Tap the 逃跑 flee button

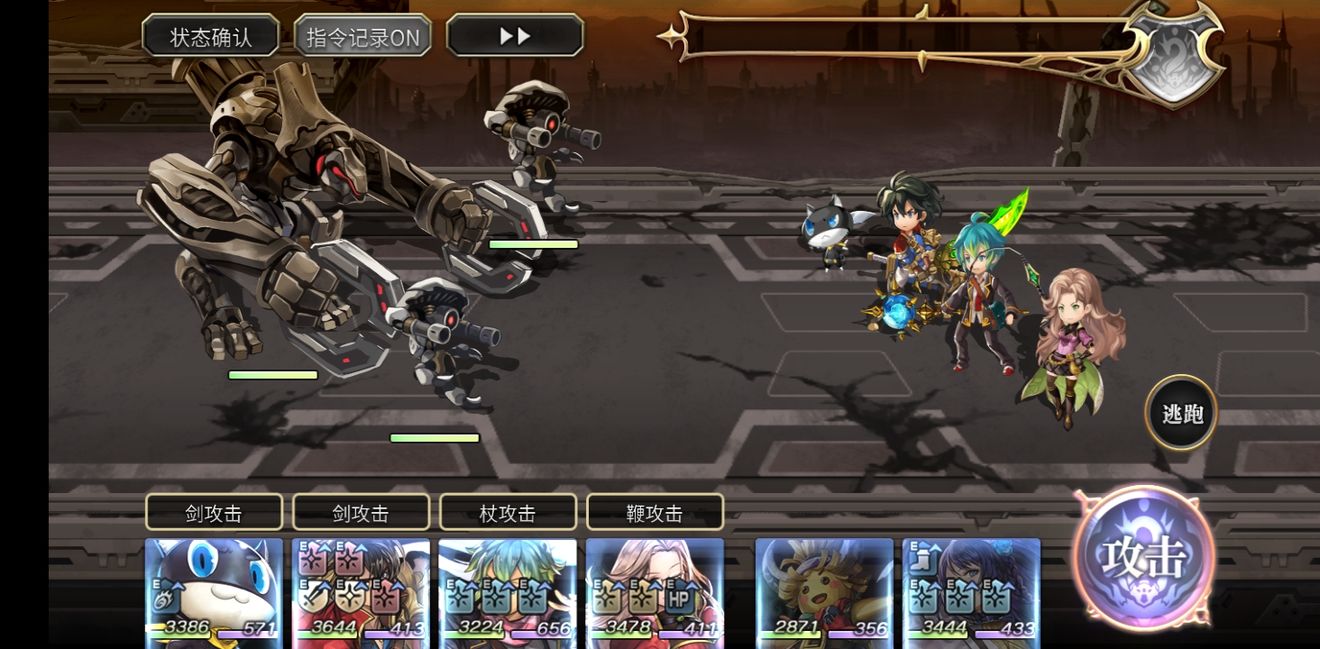point(1181,413)
